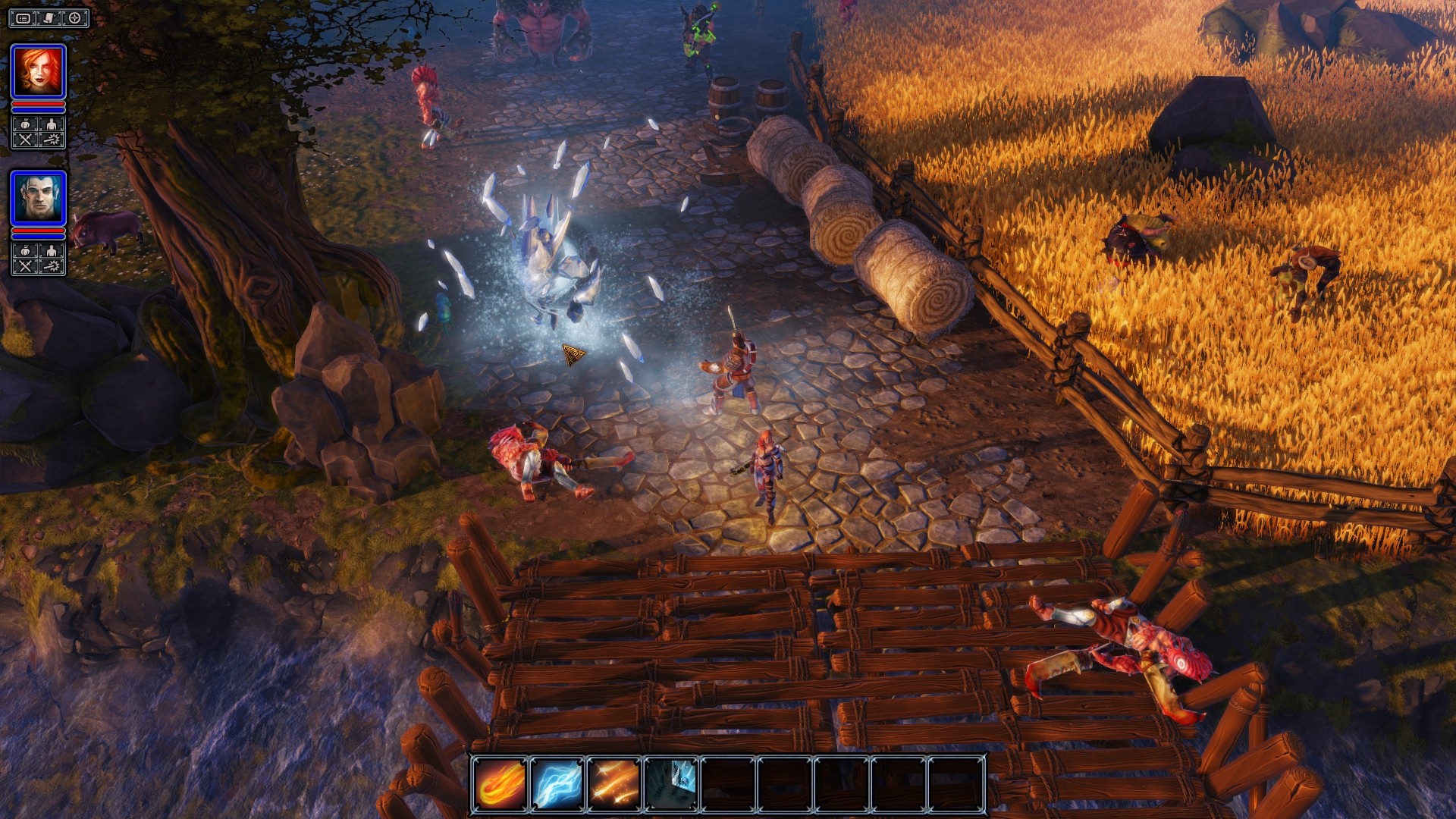This screenshot has width=1456, height=819.
Task: Select the blue-haired man portrait
Action: (38, 197)
